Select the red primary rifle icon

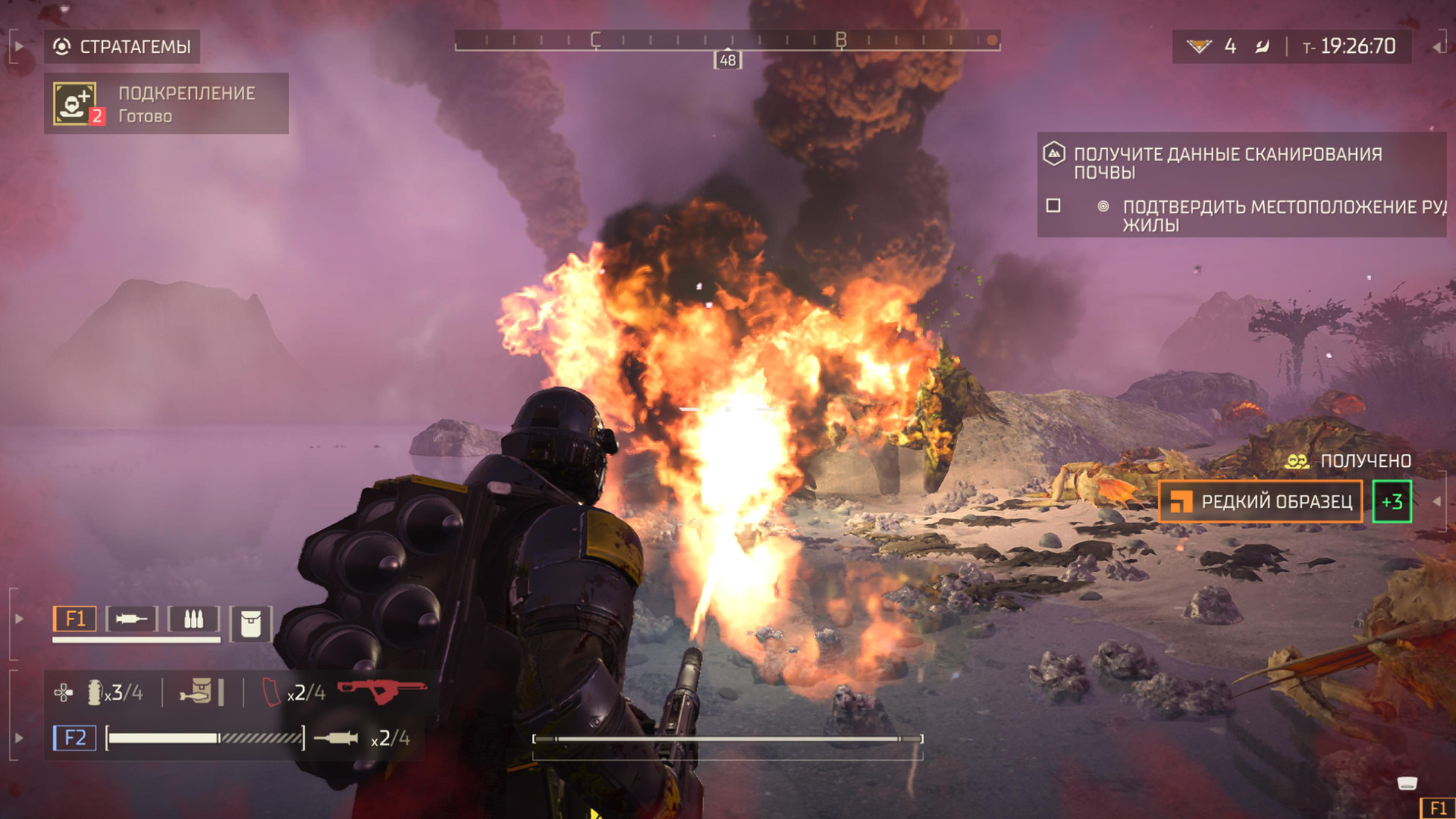pyautogui.click(x=382, y=690)
